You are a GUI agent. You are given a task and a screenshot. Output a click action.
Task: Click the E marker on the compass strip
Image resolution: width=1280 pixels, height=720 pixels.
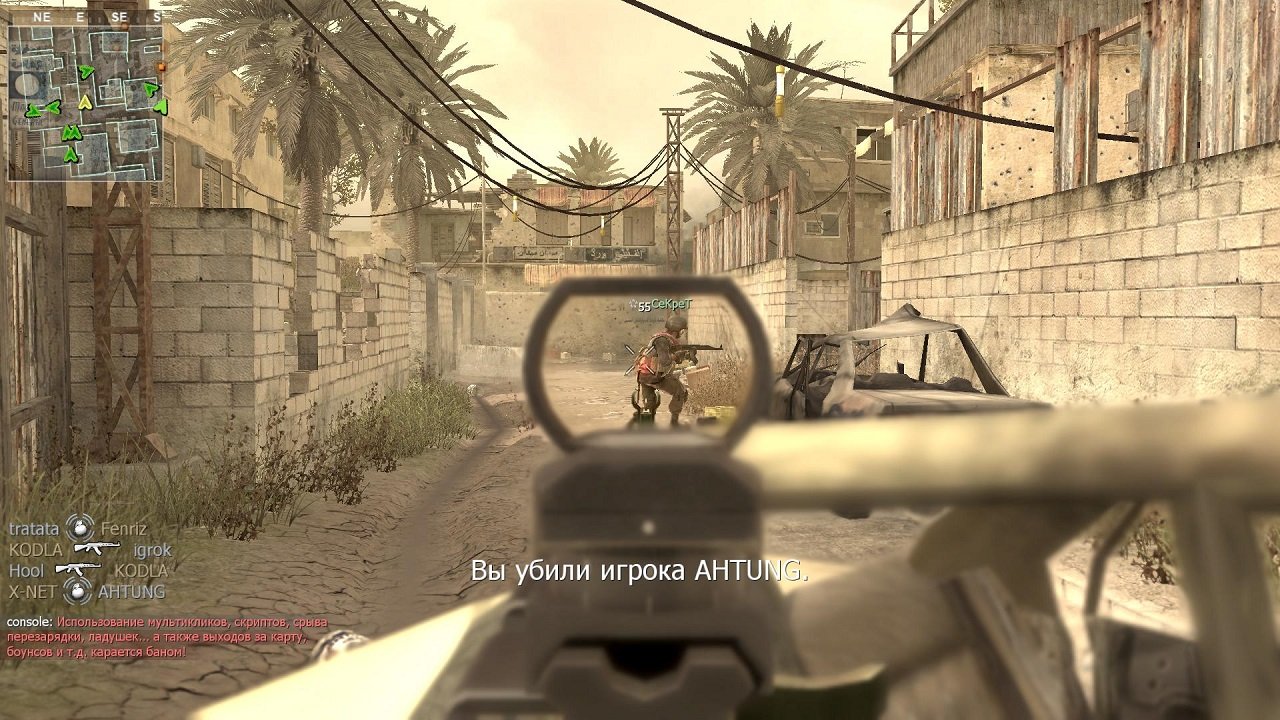(x=81, y=17)
